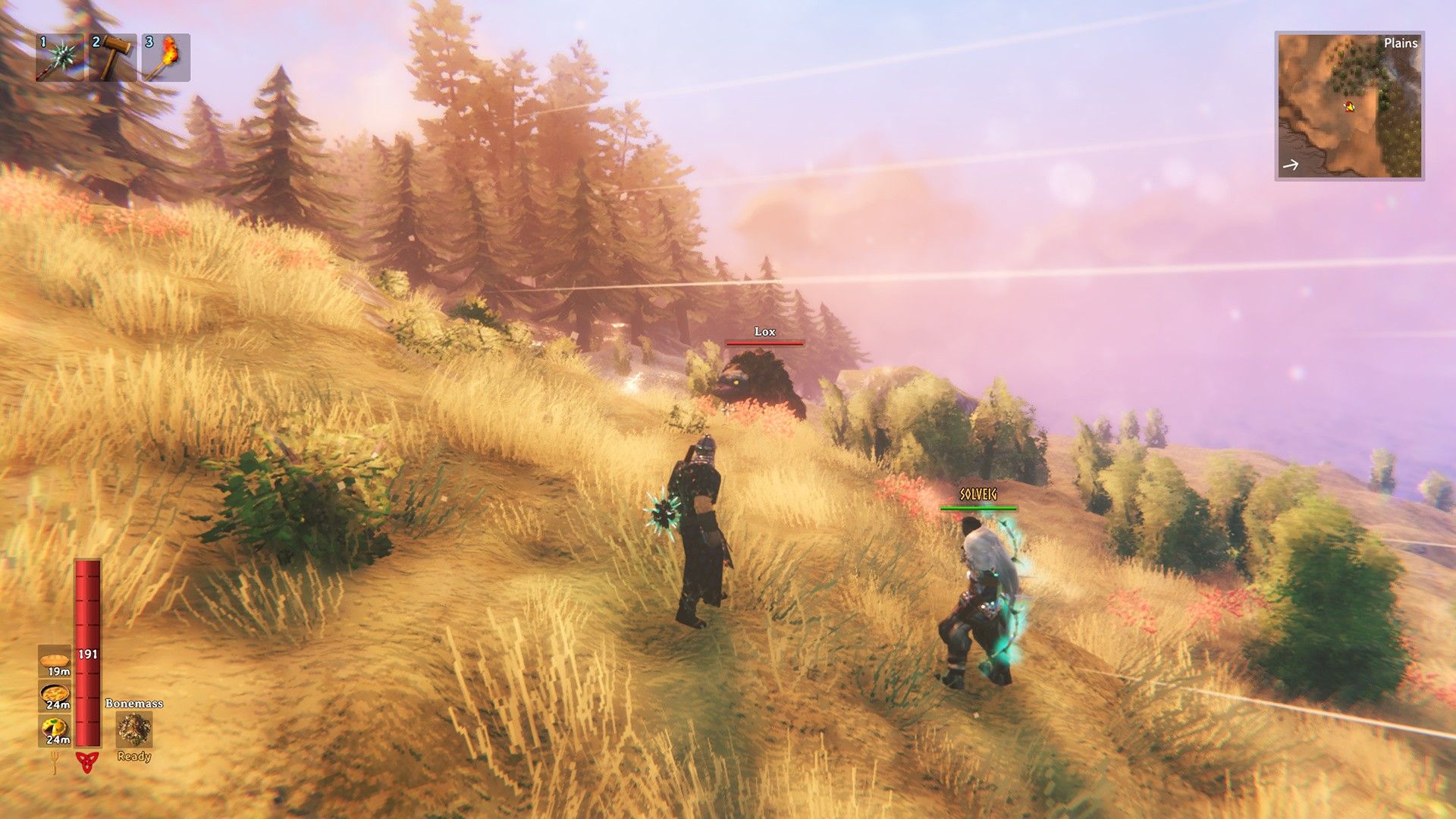Viewport: 1456px width, 819px height.
Task: Open the Plains minimap
Action: coord(1349,105)
